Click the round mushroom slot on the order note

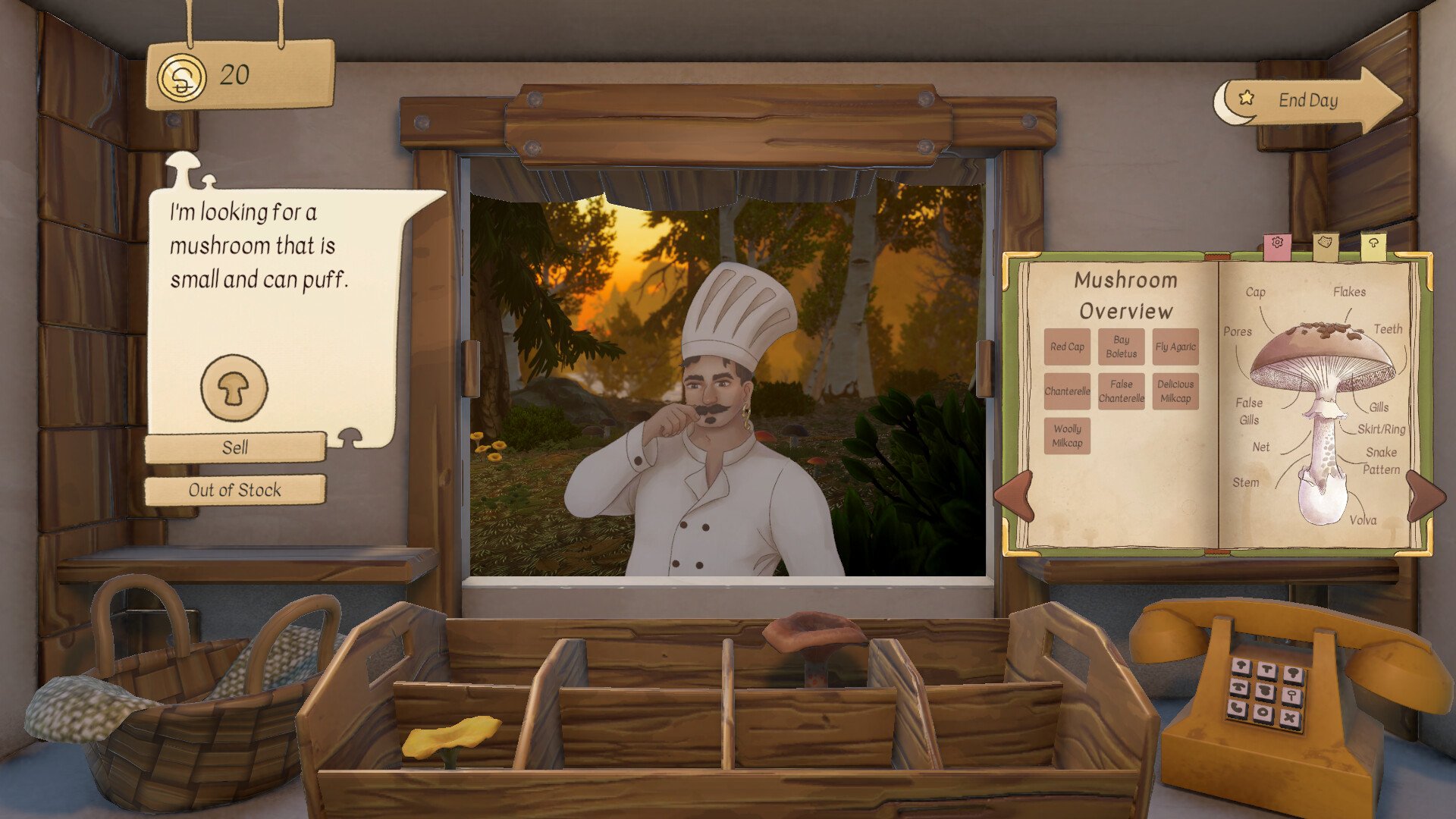coord(234,388)
